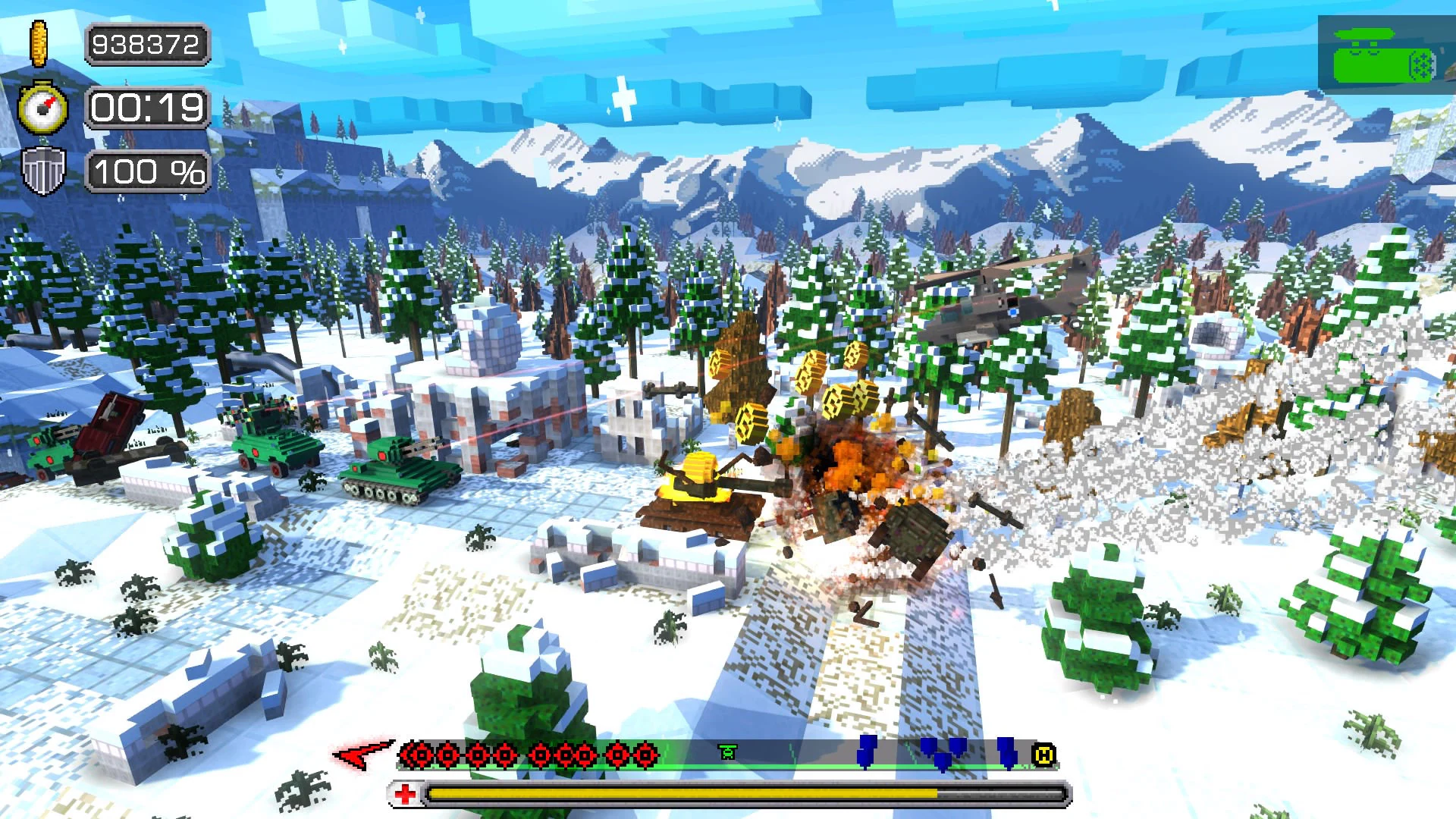Click the red medical cross on the fuel bar
The height and width of the screenshot is (819, 1456).
coord(406,792)
